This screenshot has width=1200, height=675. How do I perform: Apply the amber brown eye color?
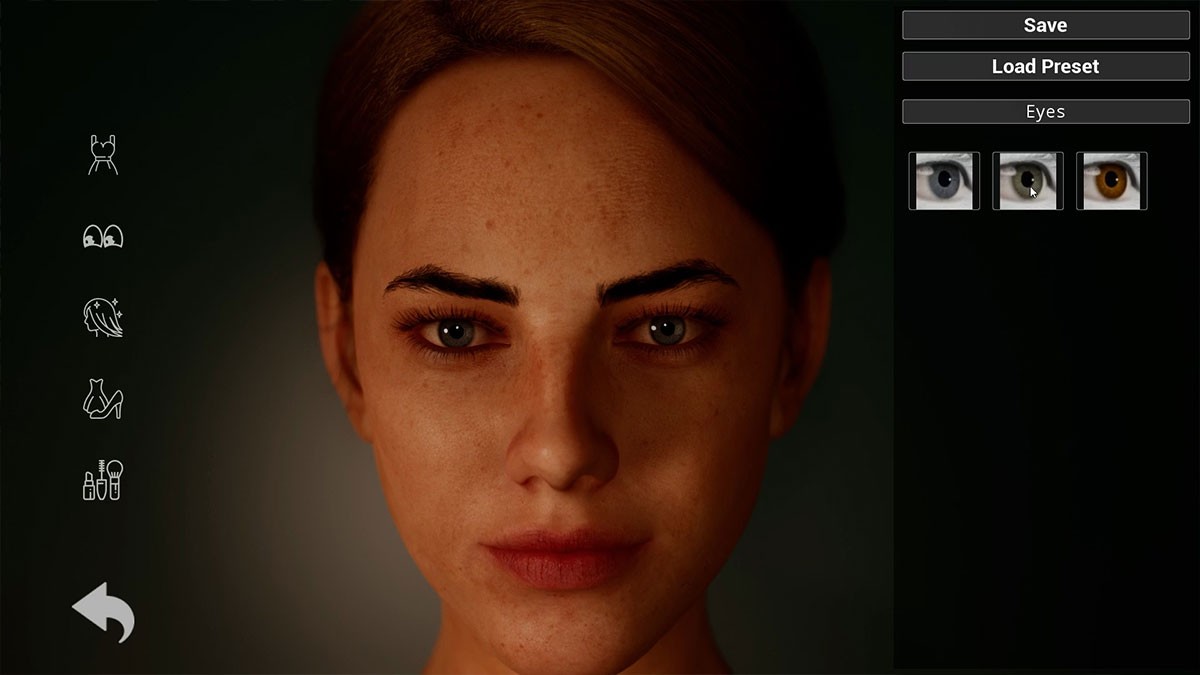coord(1111,181)
